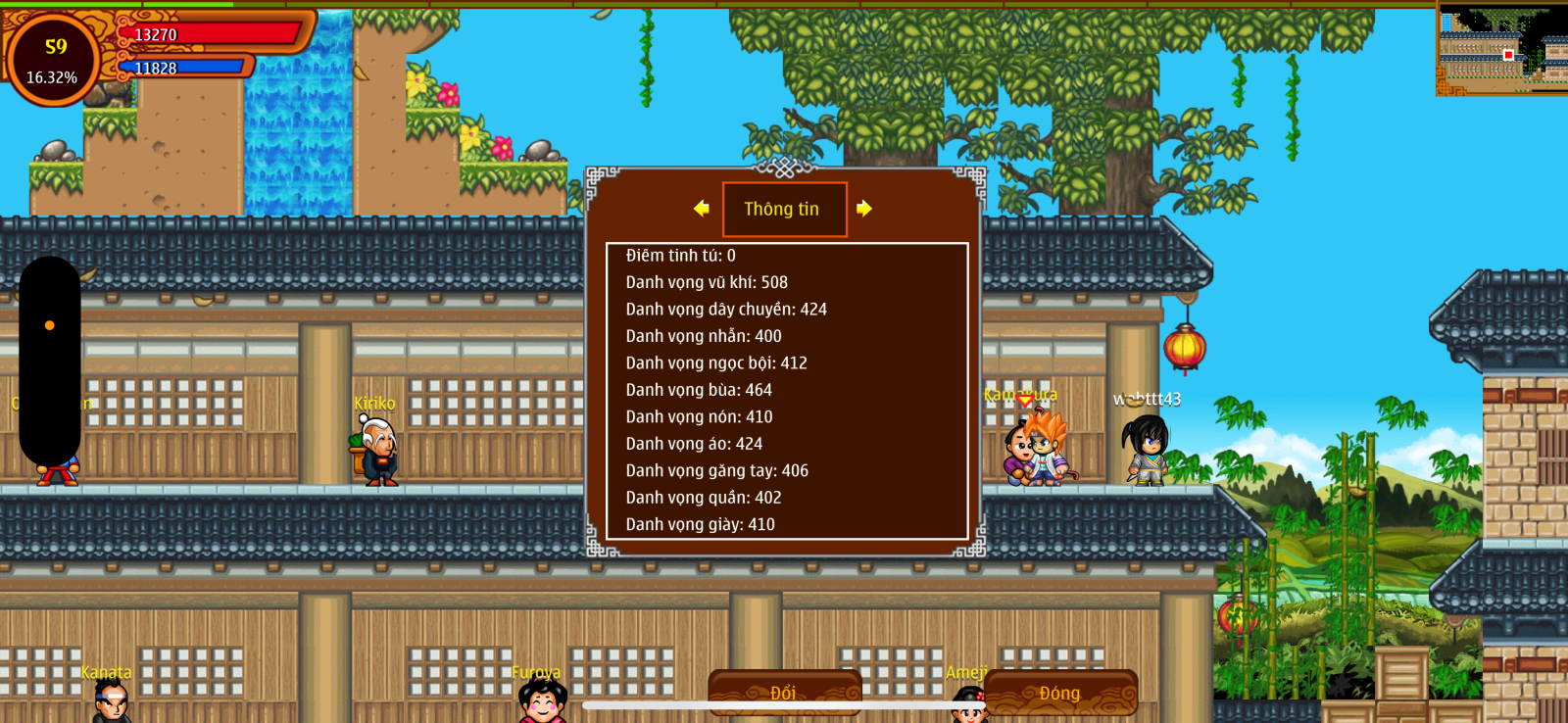1568x723 pixels.
Task: Choose the Danh vọng giày row
Action: pyautogui.click(x=700, y=524)
